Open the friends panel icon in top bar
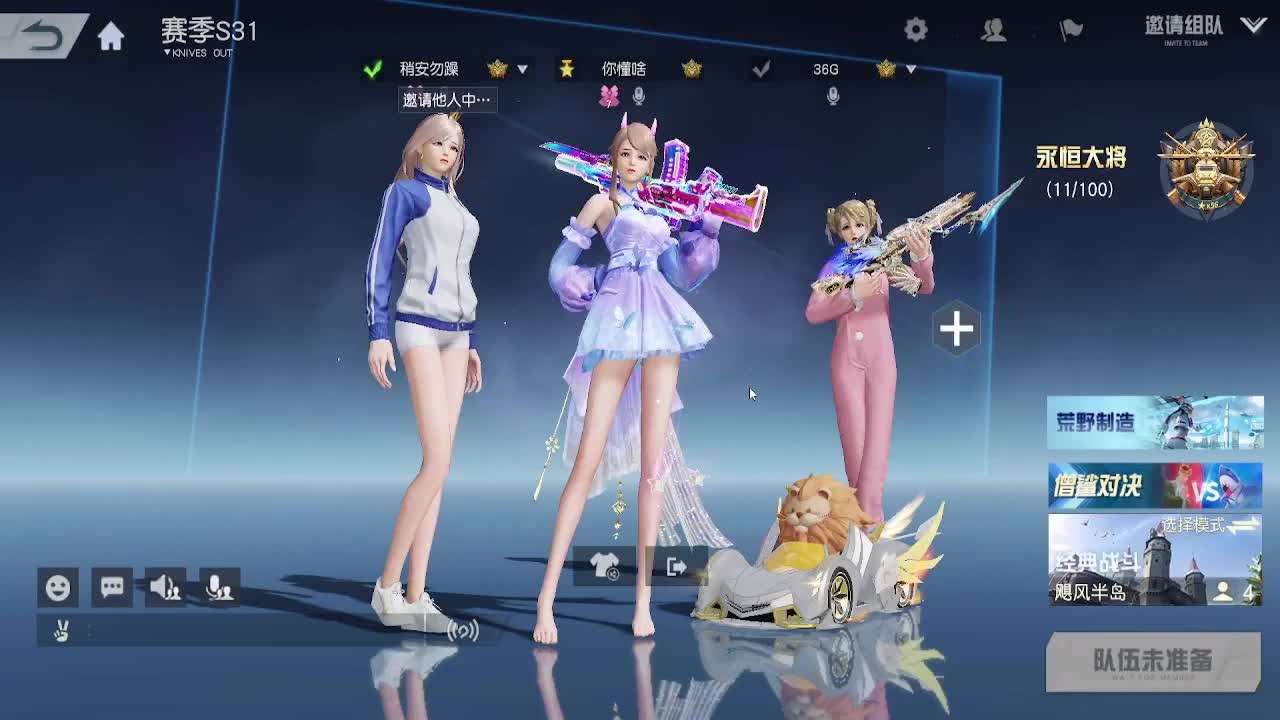Image resolution: width=1280 pixels, height=720 pixels. pyautogui.click(x=993, y=30)
